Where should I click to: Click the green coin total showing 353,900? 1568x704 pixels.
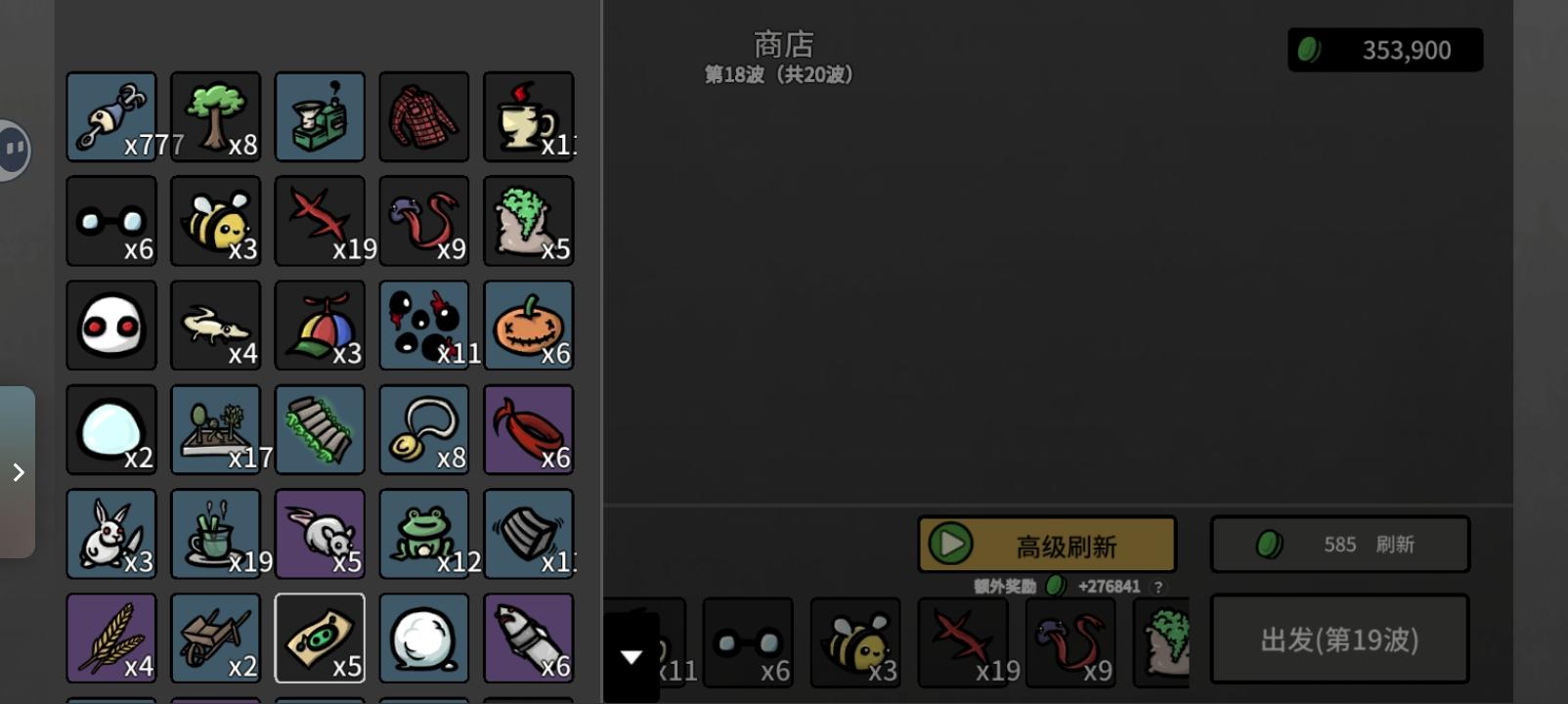click(1384, 50)
